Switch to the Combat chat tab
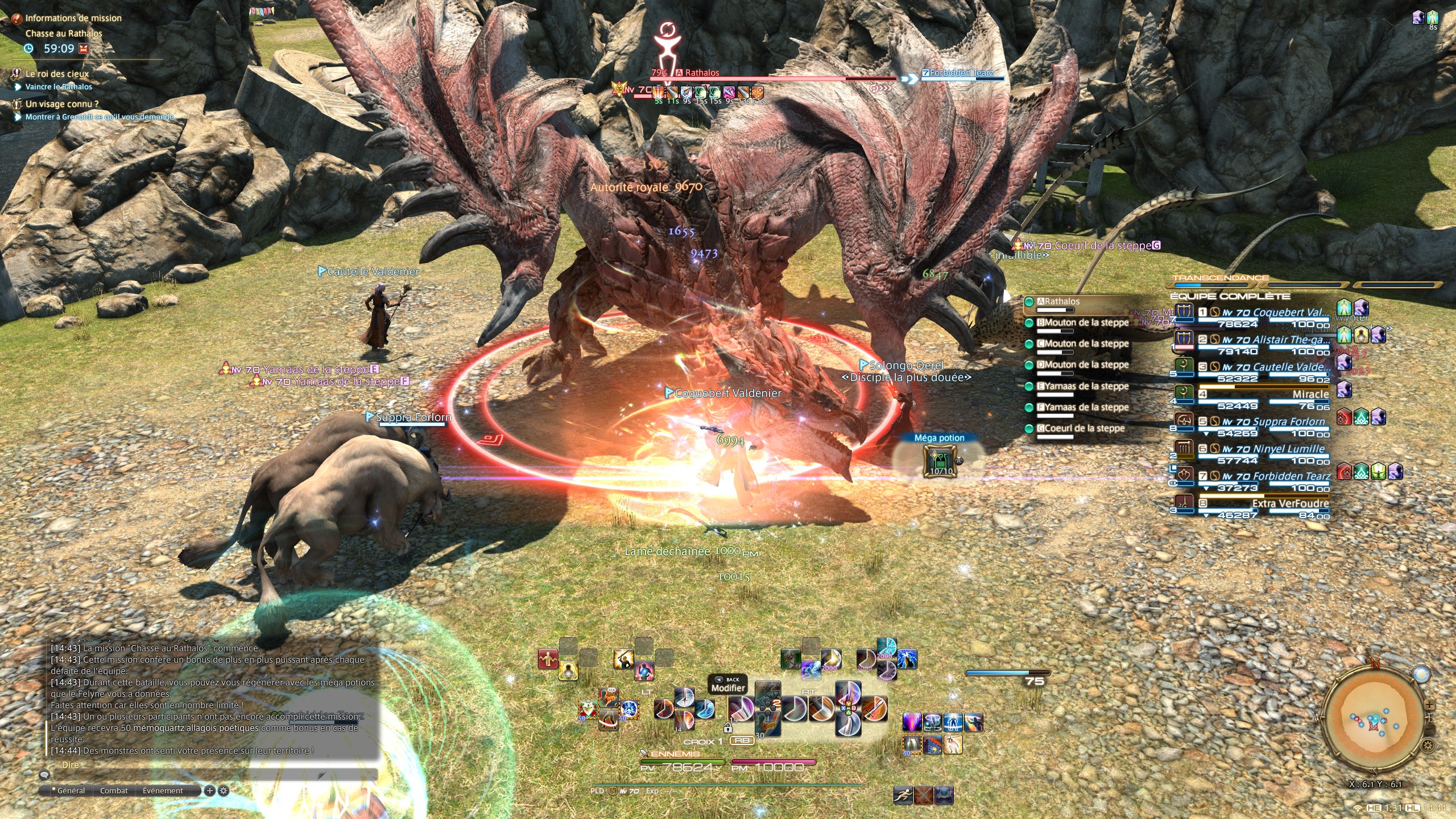Image resolution: width=1456 pixels, height=819 pixels. [114, 791]
